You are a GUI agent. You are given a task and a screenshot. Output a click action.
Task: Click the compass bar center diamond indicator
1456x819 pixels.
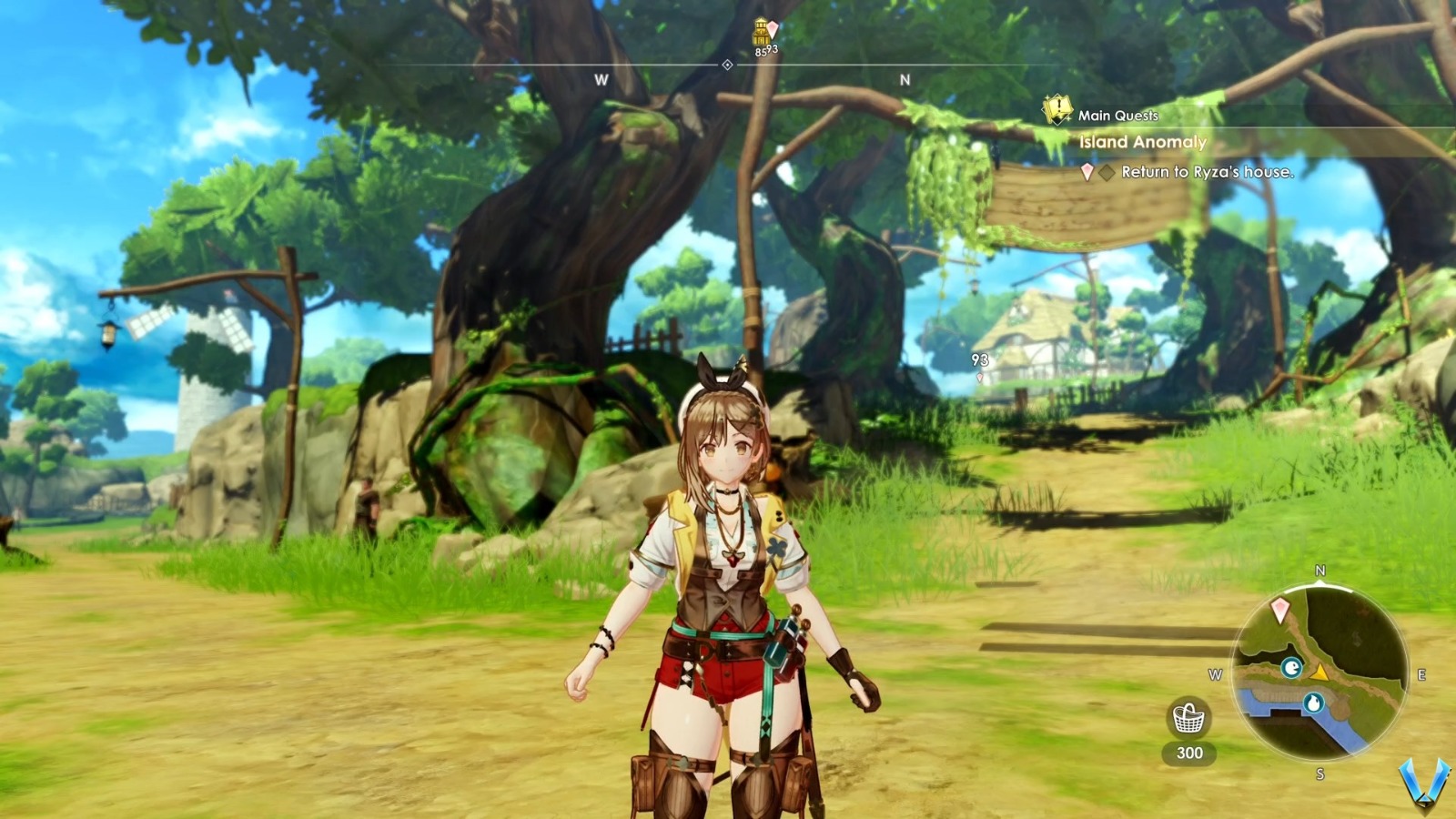point(727,65)
